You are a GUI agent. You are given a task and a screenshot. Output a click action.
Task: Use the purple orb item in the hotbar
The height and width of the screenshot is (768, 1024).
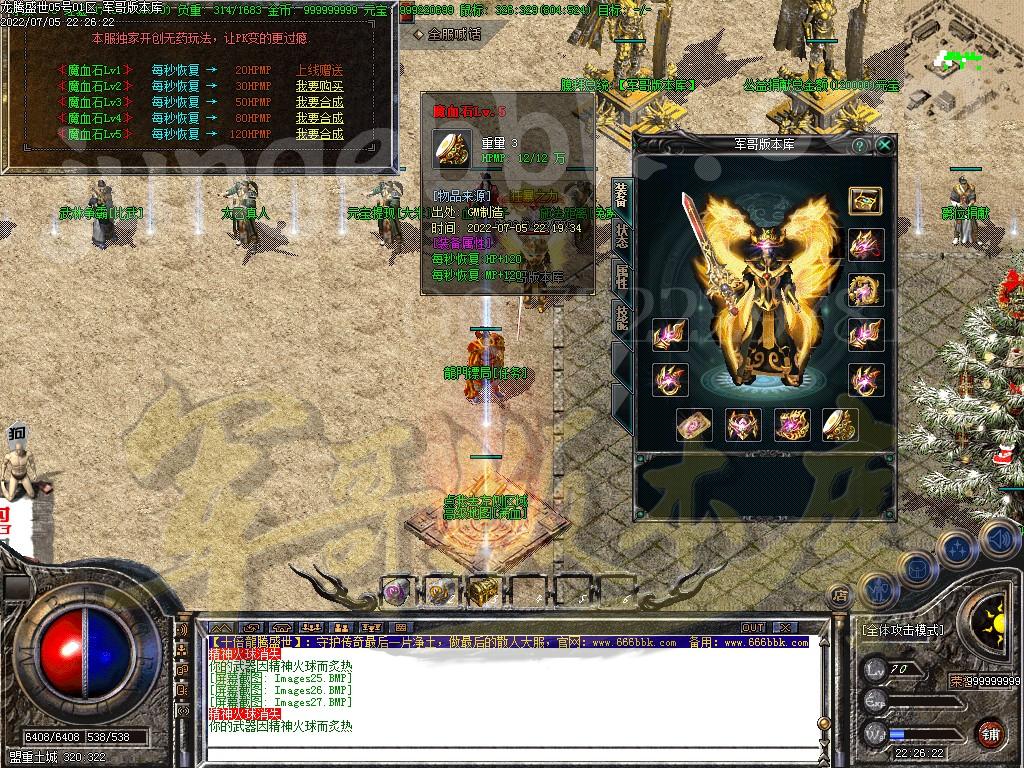pyautogui.click(x=395, y=591)
